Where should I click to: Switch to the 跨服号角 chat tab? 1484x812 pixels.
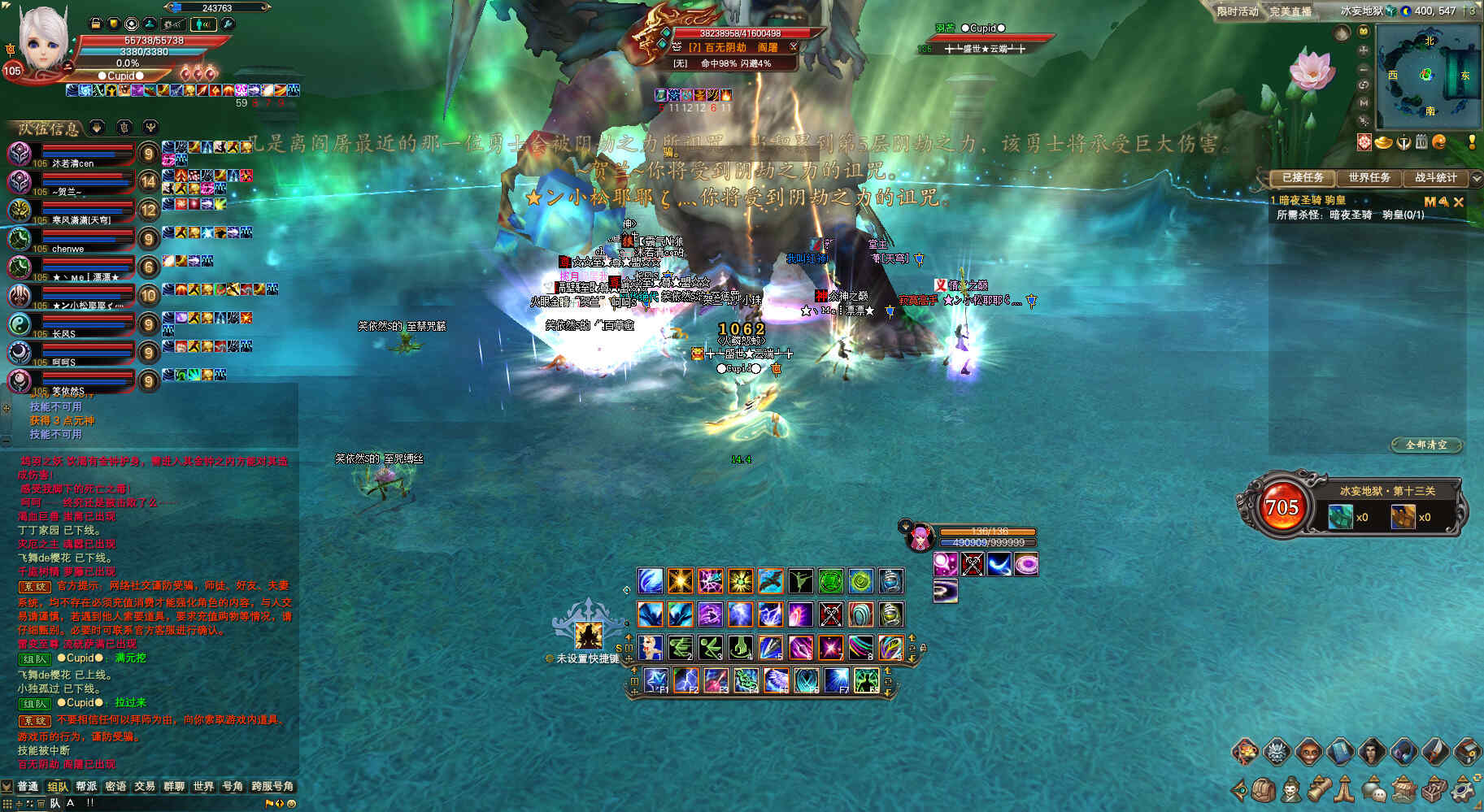click(272, 786)
